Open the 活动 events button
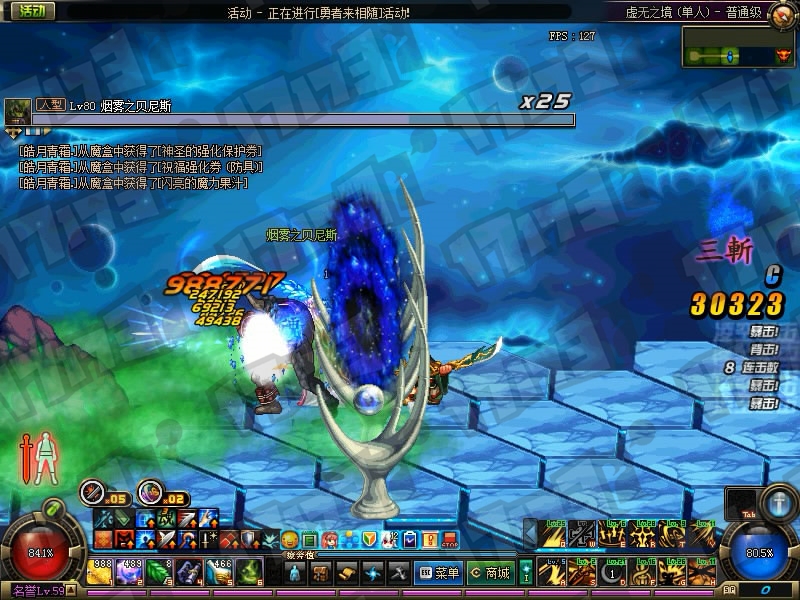 (29, 13)
